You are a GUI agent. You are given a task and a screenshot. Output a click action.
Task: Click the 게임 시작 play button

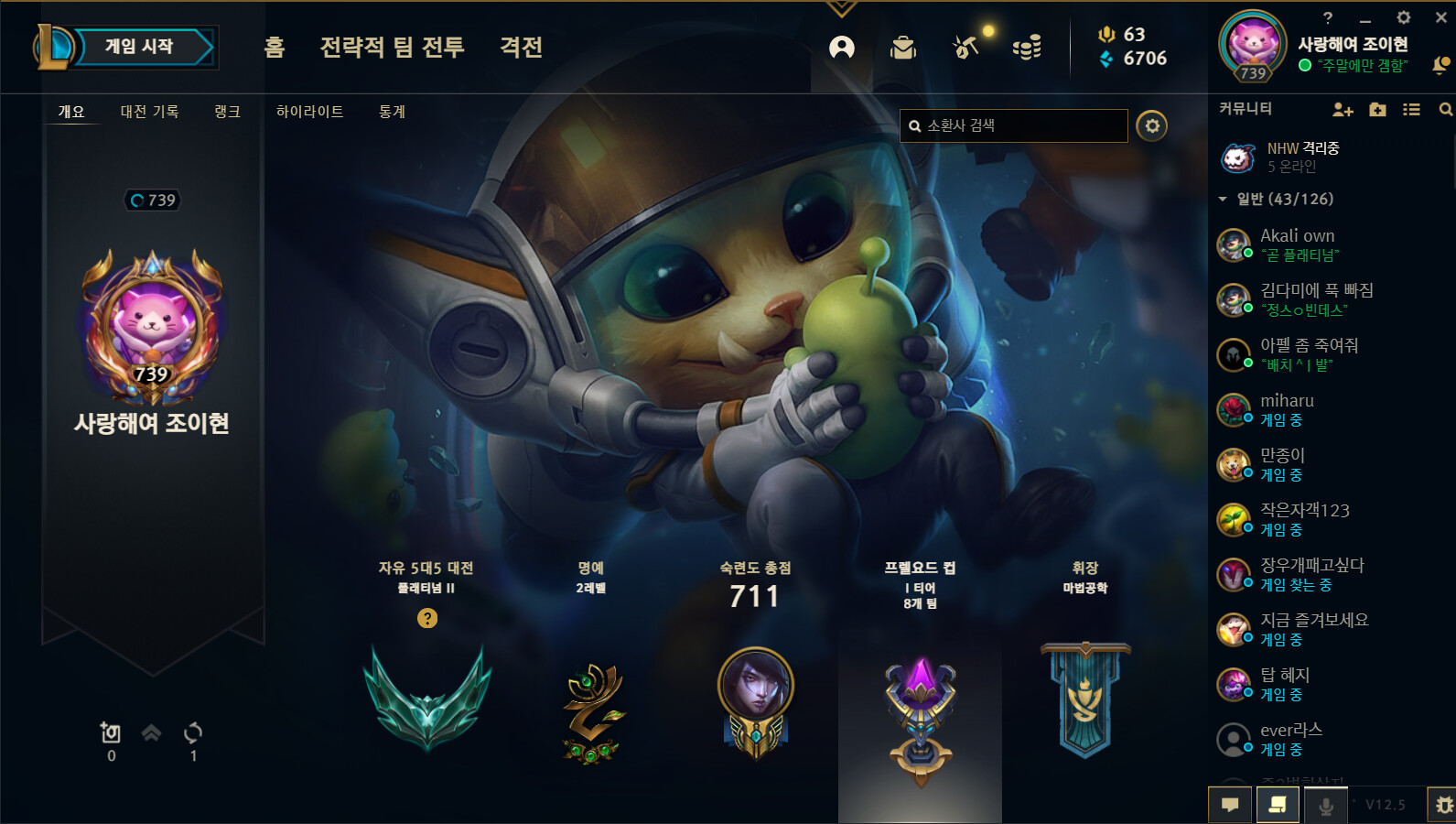pos(139,47)
